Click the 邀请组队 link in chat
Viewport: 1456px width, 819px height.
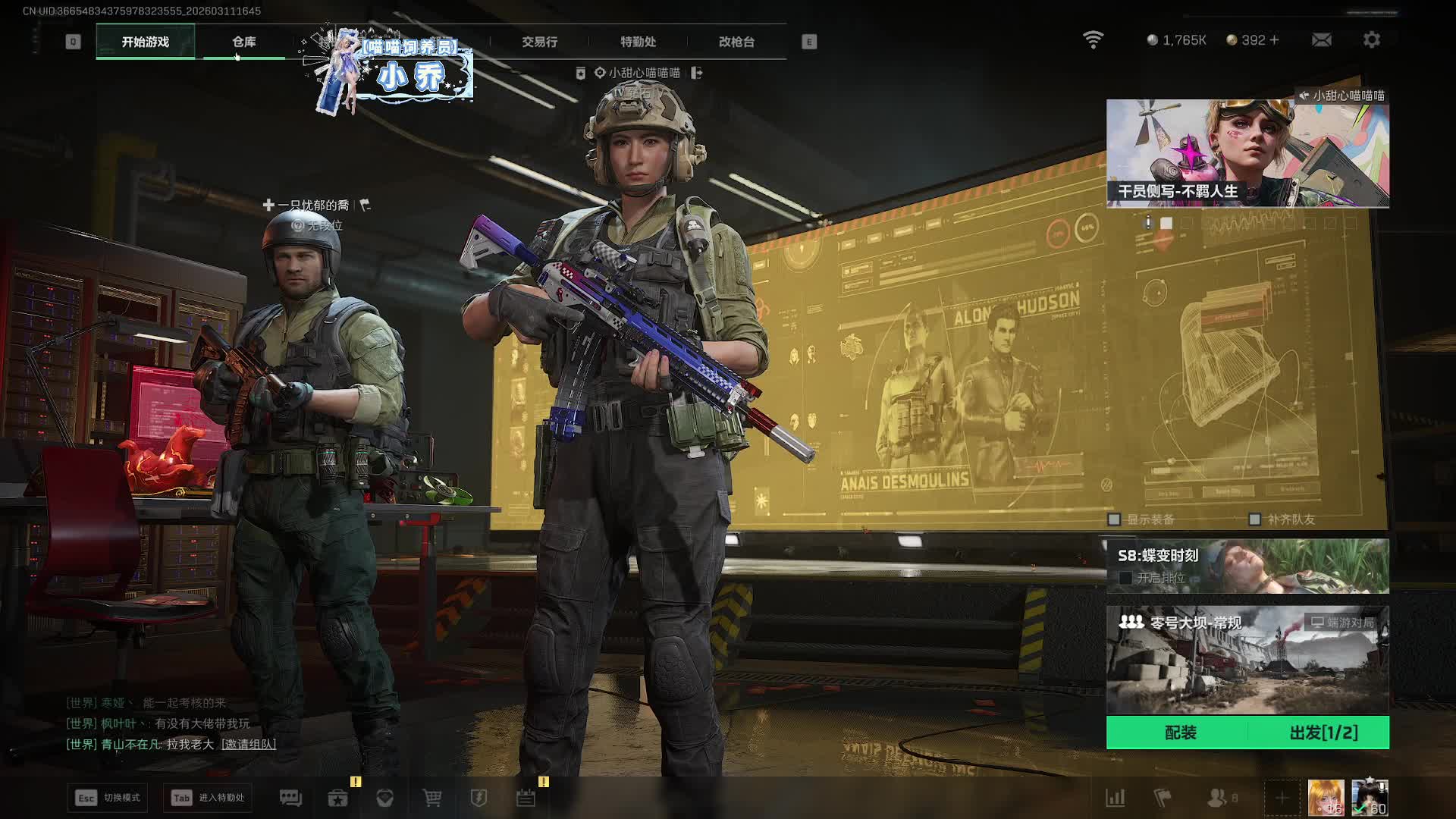(x=249, y=744)
